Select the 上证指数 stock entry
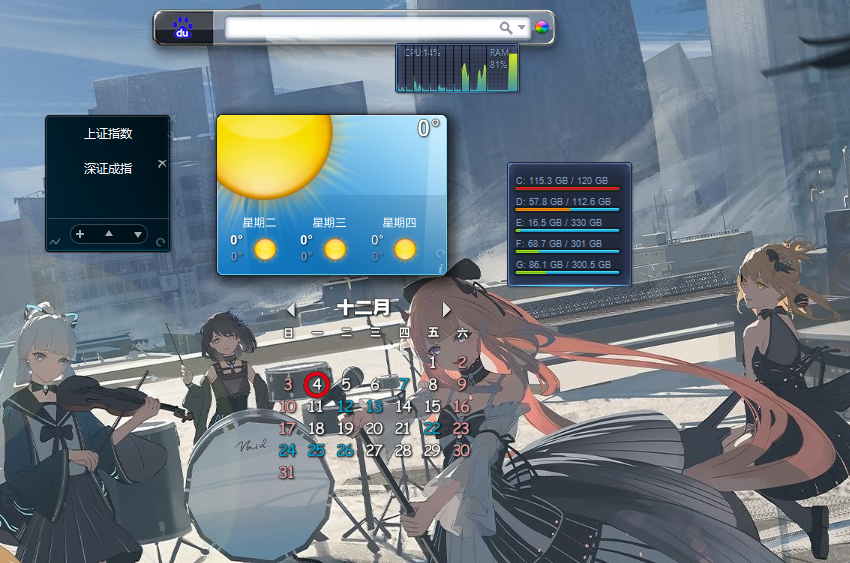 click(x=108, y=133)
